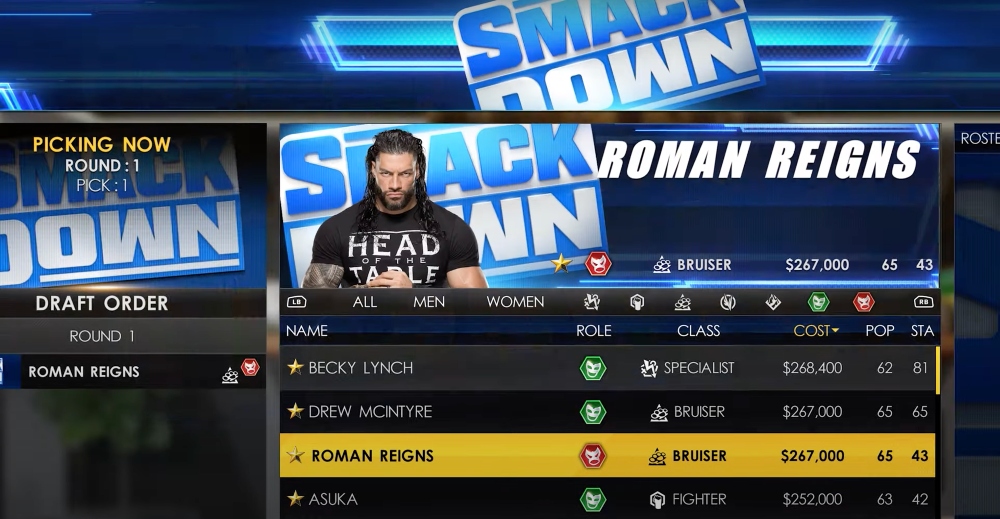1000x519 pixels.
Task: Switch to the MEN filter tab
Action: click(x=429, y=301)
